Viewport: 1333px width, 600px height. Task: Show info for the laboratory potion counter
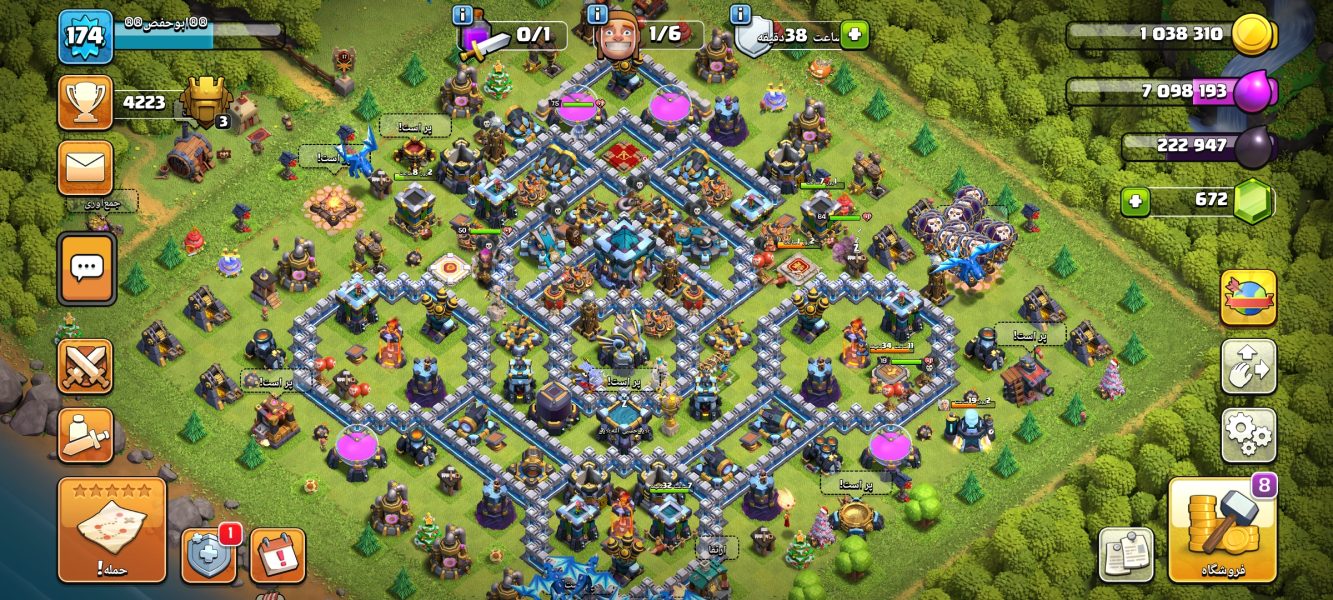pos(462,15)
